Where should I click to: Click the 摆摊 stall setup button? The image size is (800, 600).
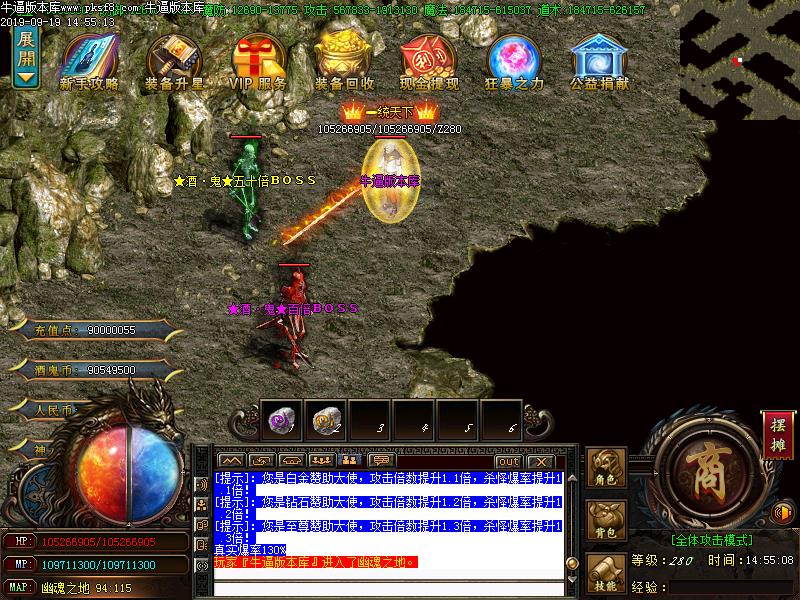[776, 433]
